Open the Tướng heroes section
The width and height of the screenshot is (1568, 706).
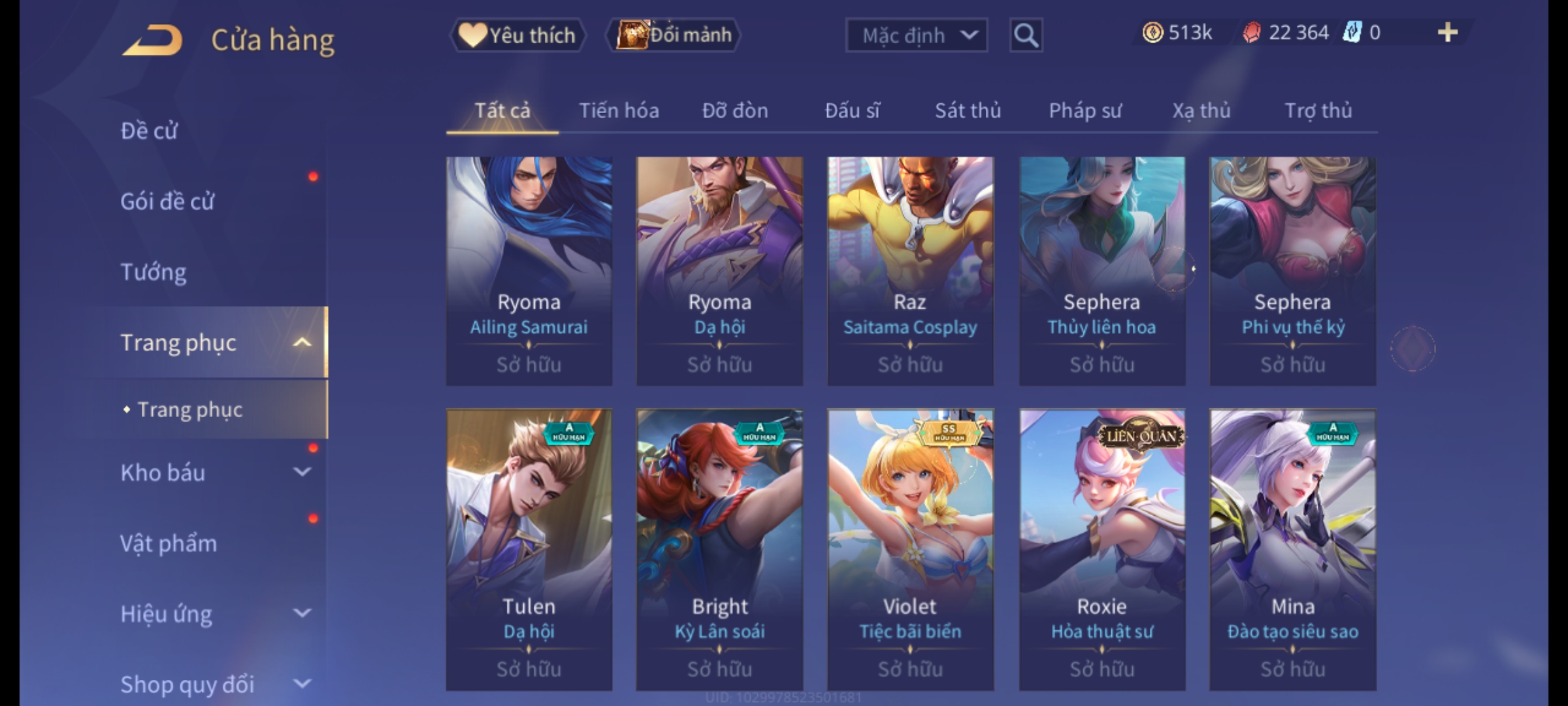click(154, 272)
